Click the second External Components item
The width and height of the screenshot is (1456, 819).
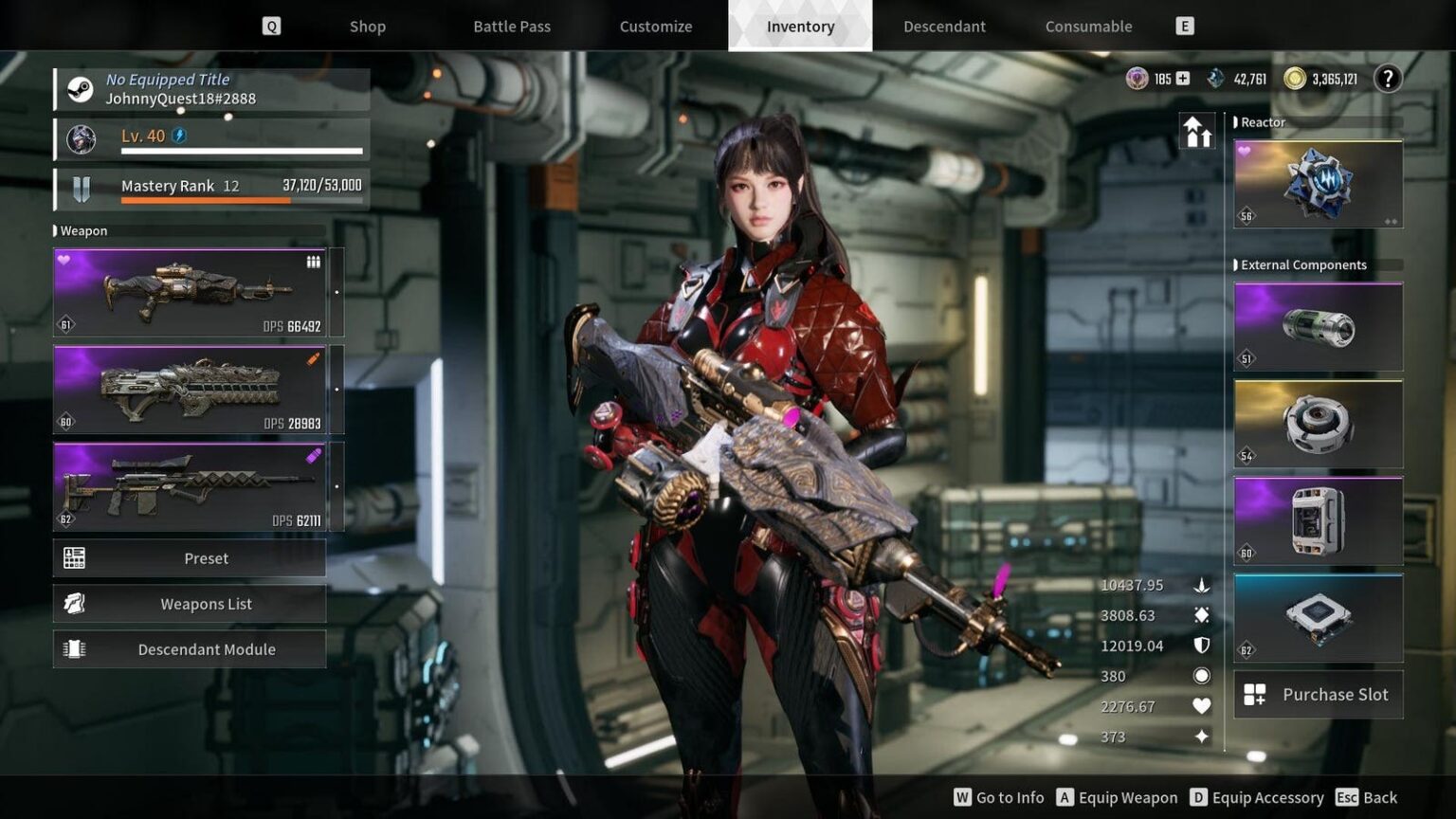tap(1317, 423)
